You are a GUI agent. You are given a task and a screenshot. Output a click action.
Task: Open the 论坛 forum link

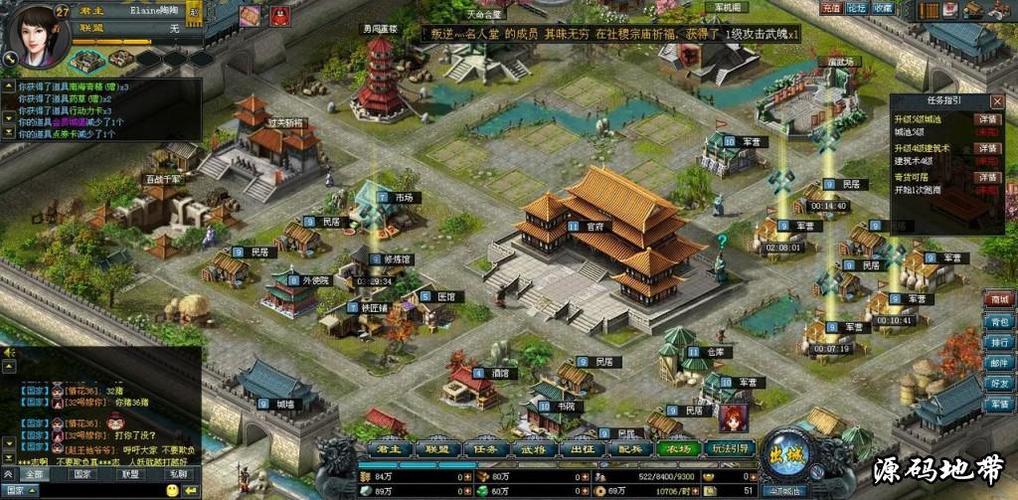click(856, 8)
